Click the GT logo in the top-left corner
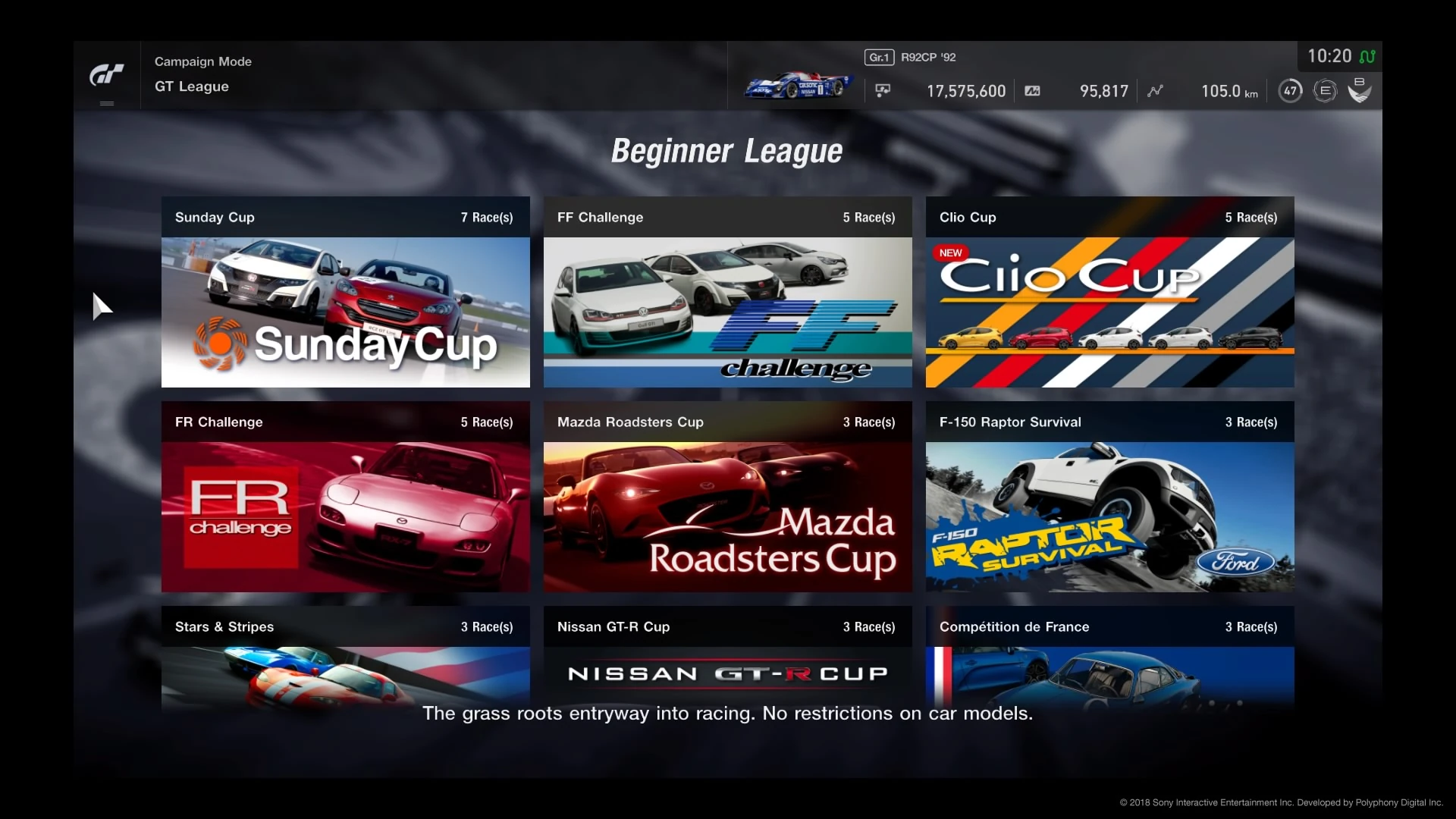 (x=107, y=75)
